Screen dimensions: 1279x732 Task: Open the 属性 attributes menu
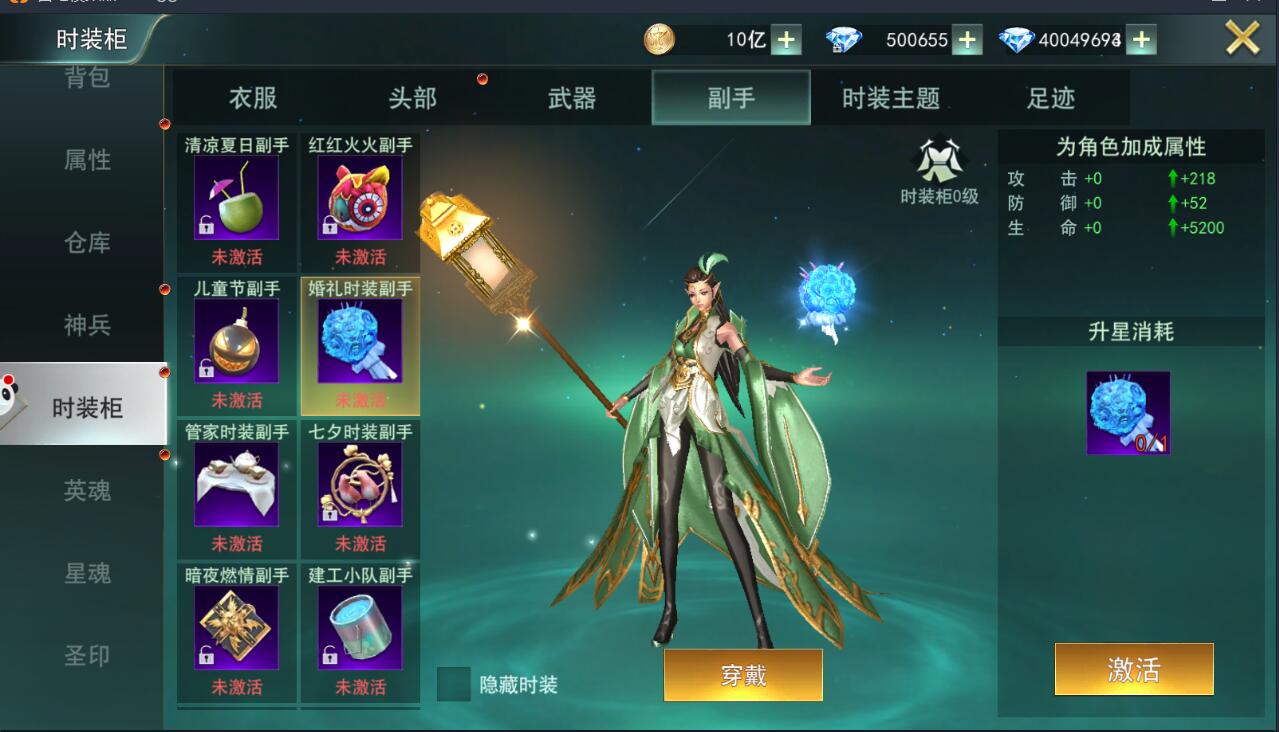point(87,160)
